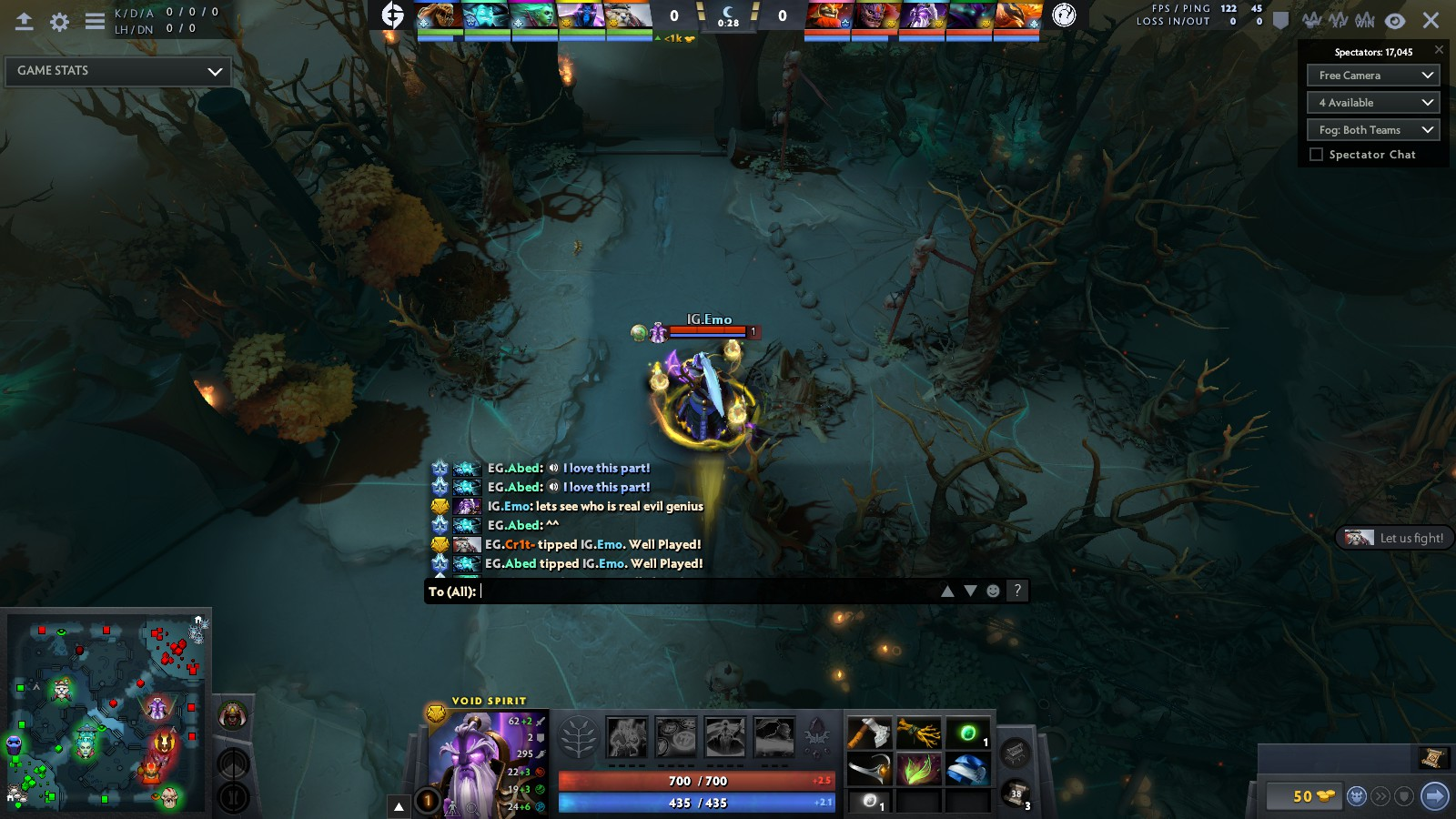Return to dashboard with the up-arrow button
Viewport: 1456px width, 819px height.
pyautogui.click(x=25, y=22)
